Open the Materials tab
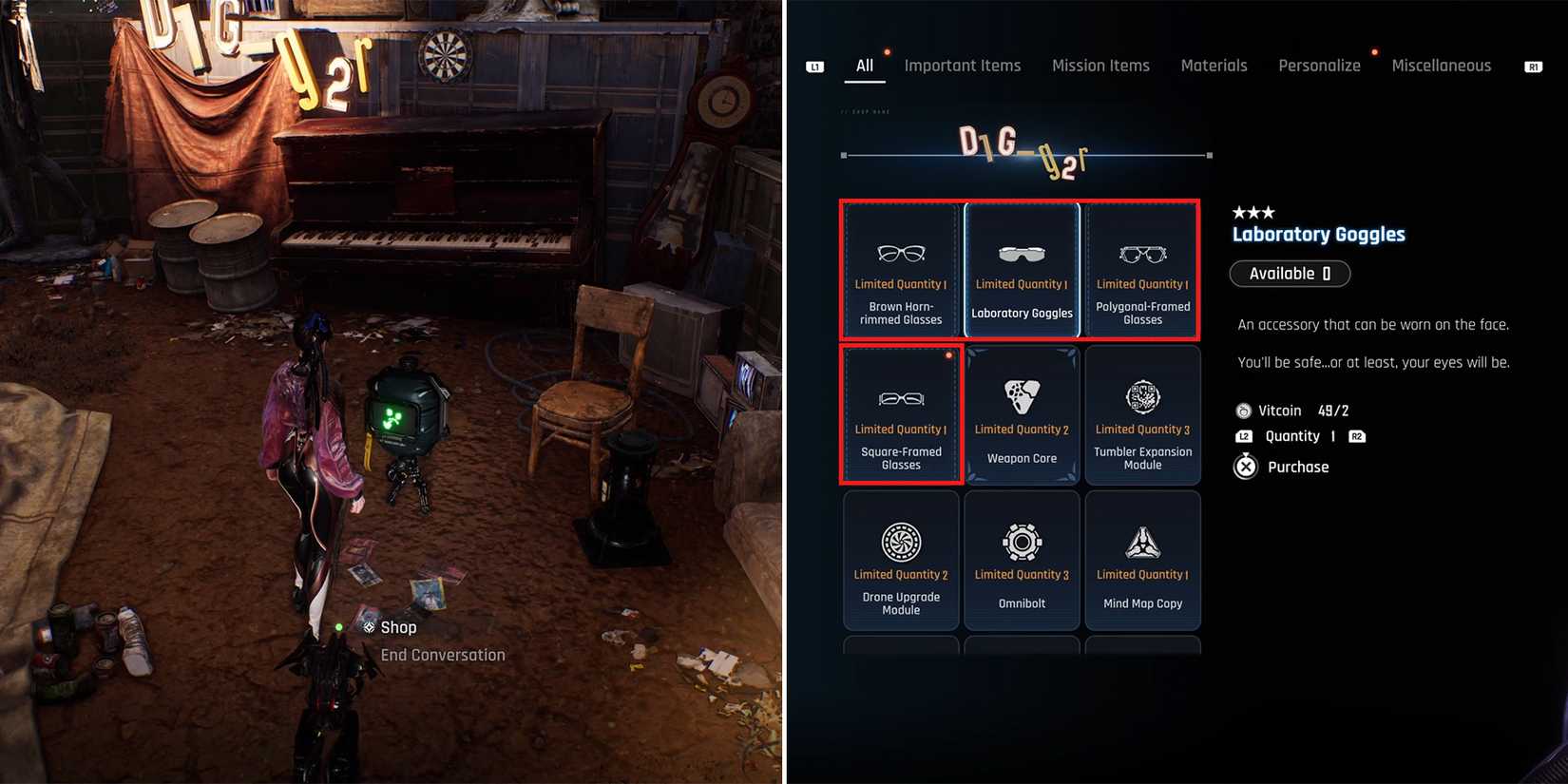The image size is (1568, 784). (1214, 65)
